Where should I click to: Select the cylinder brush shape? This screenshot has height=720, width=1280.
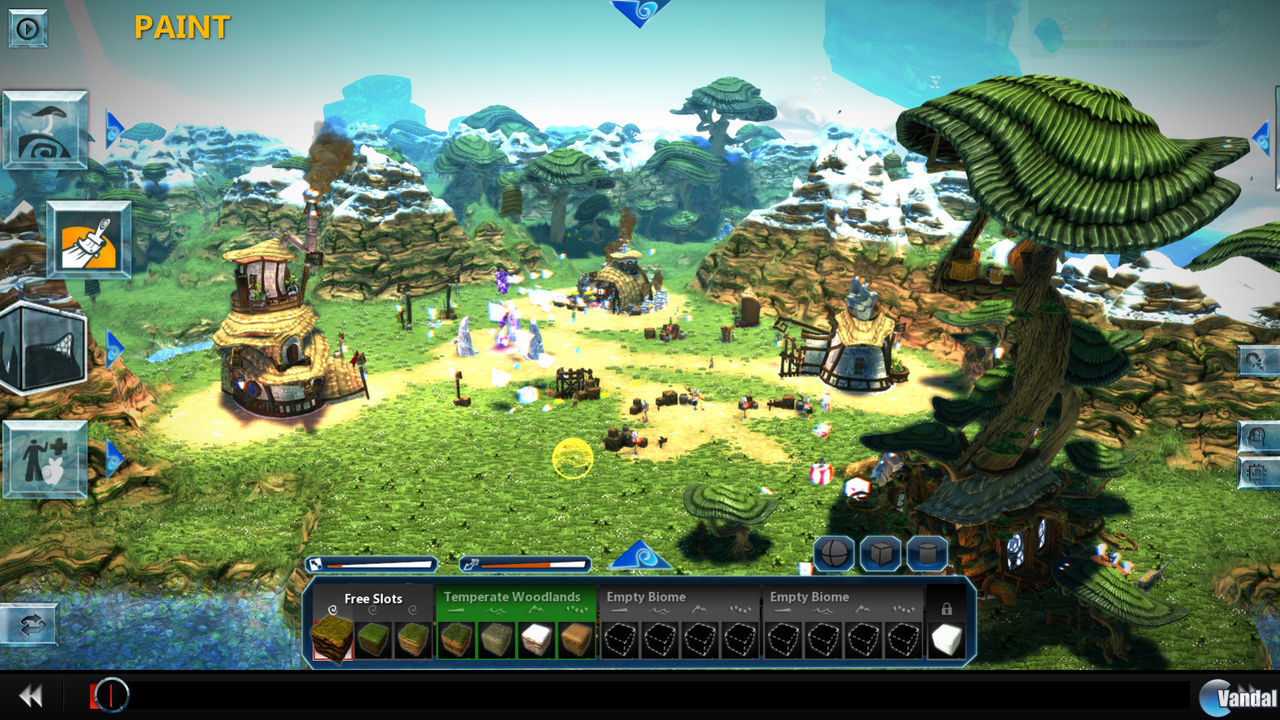point(927,552)
